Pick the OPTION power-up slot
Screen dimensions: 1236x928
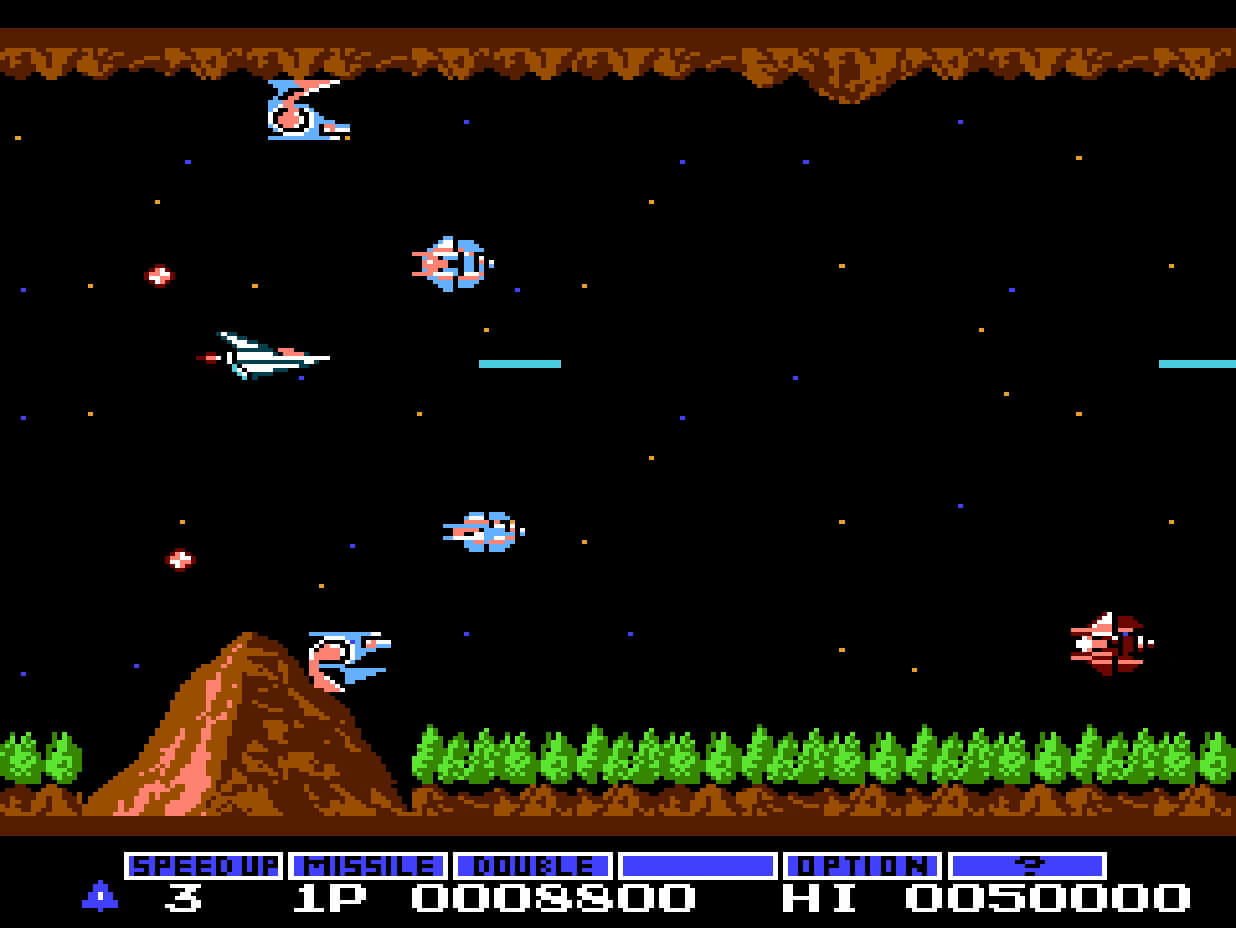click(862, 865)
